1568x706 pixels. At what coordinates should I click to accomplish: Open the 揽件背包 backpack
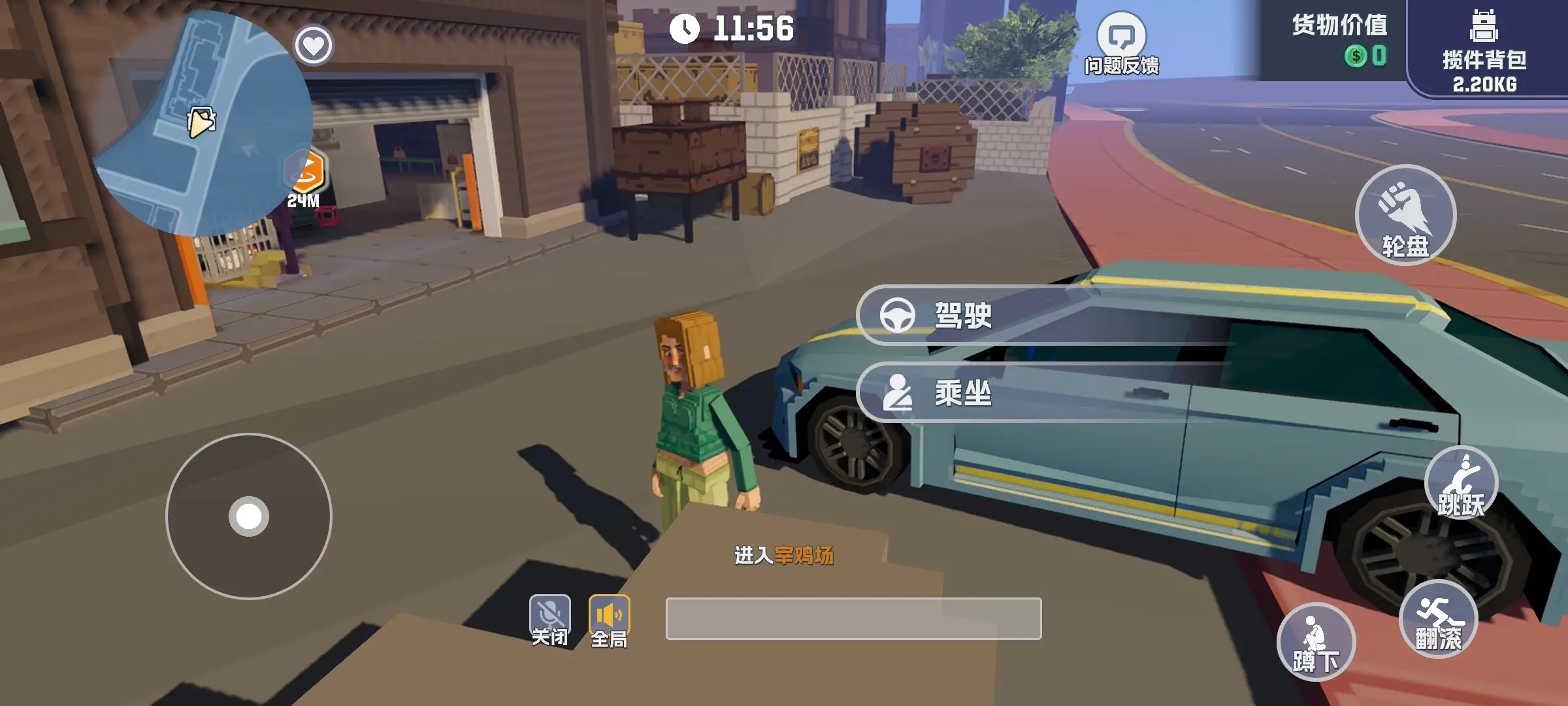point(1484,49)
